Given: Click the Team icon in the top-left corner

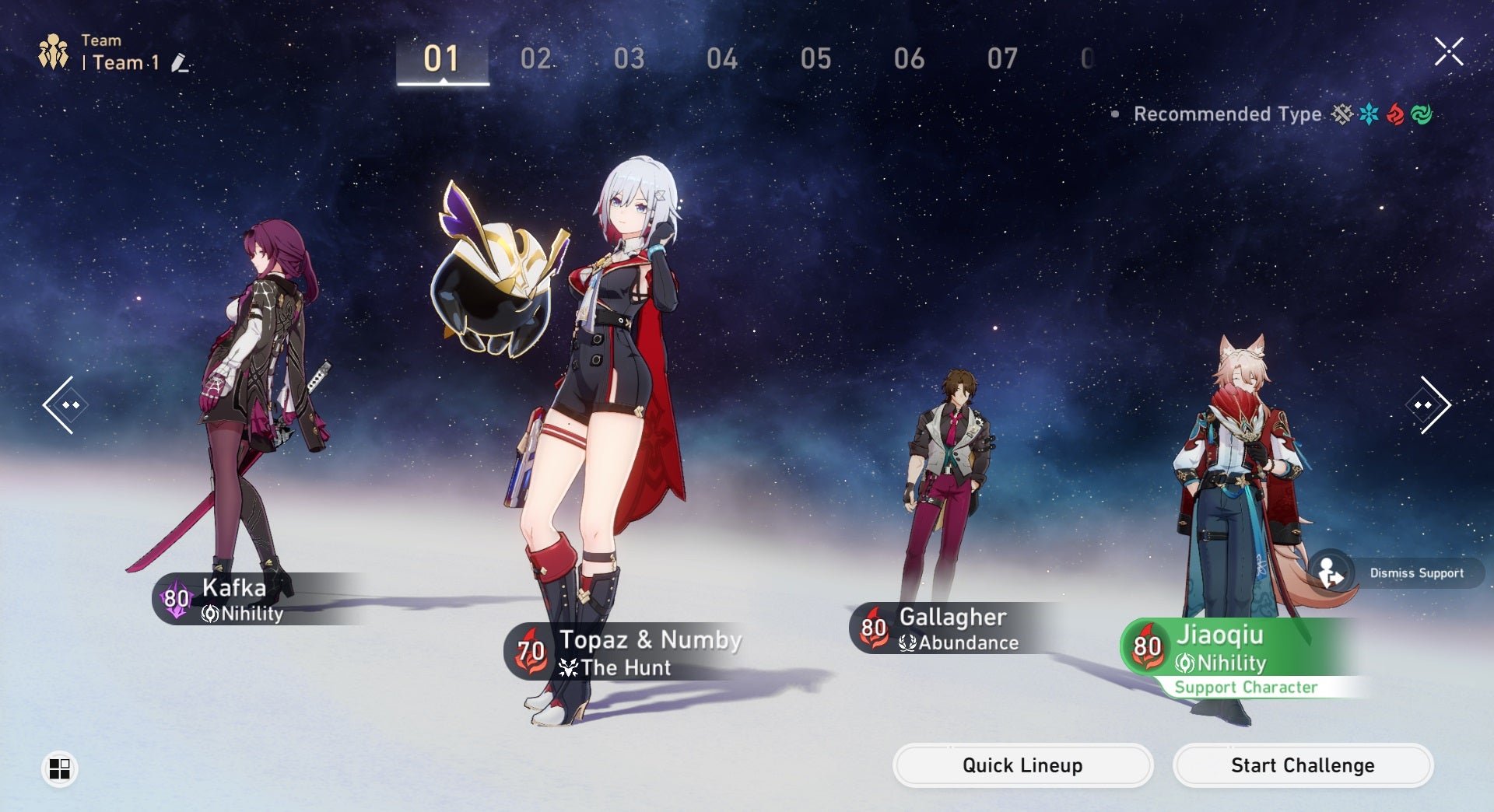Looking at the screenshot, I should 53,51.
